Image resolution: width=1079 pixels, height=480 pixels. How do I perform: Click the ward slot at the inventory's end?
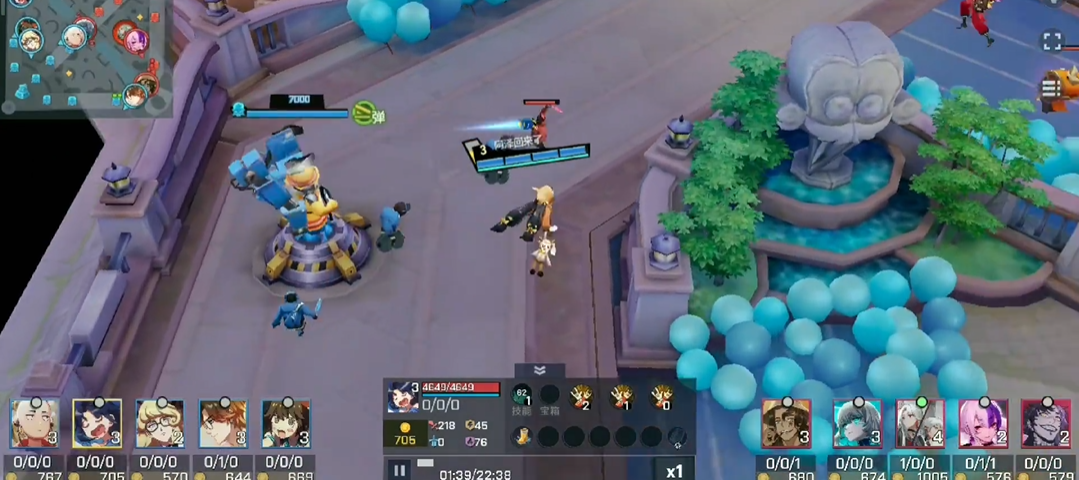click(x=677, y=437)
